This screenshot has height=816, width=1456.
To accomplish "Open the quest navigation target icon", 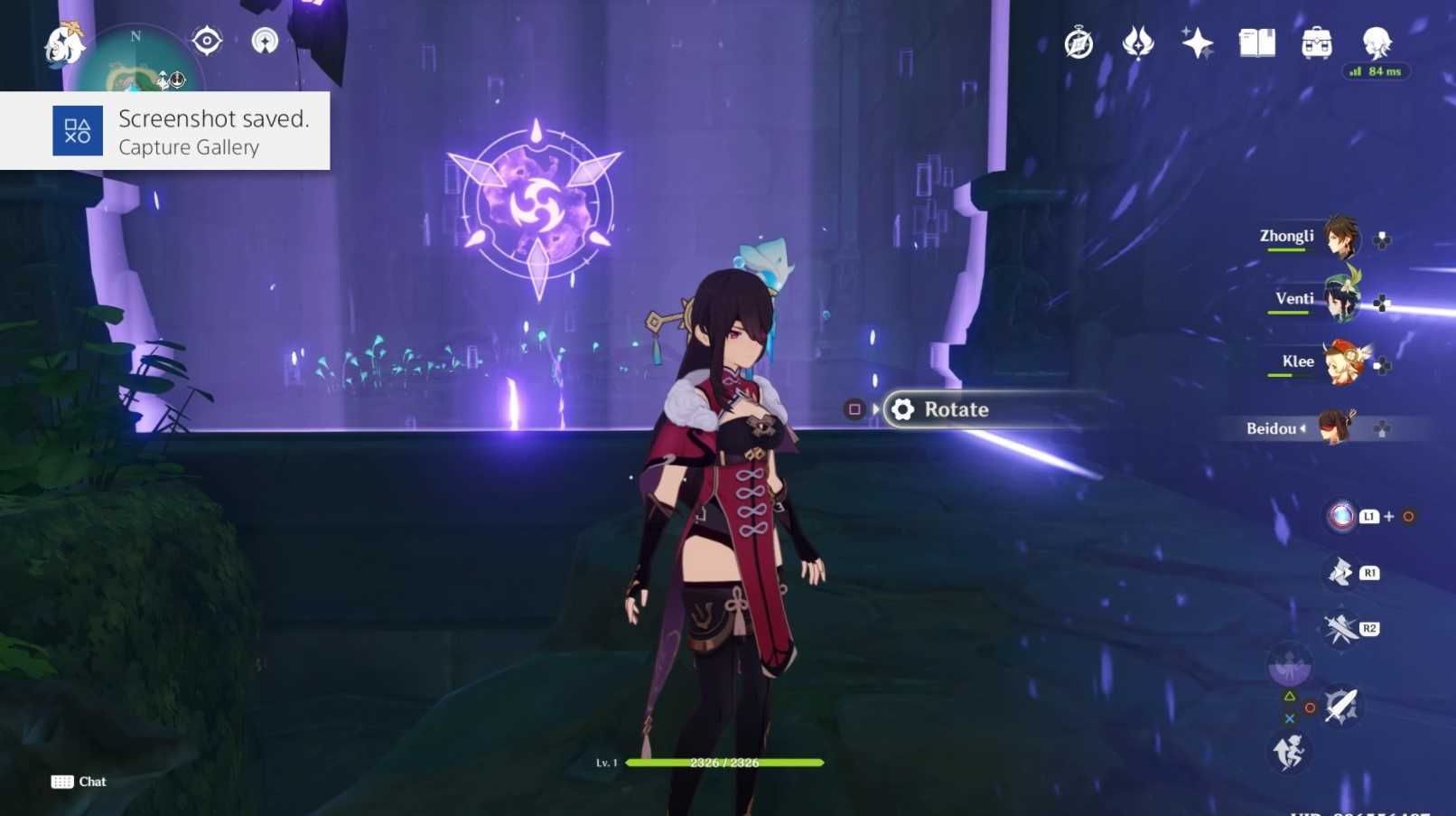I will pyautogui.click(x=207, y=41).
